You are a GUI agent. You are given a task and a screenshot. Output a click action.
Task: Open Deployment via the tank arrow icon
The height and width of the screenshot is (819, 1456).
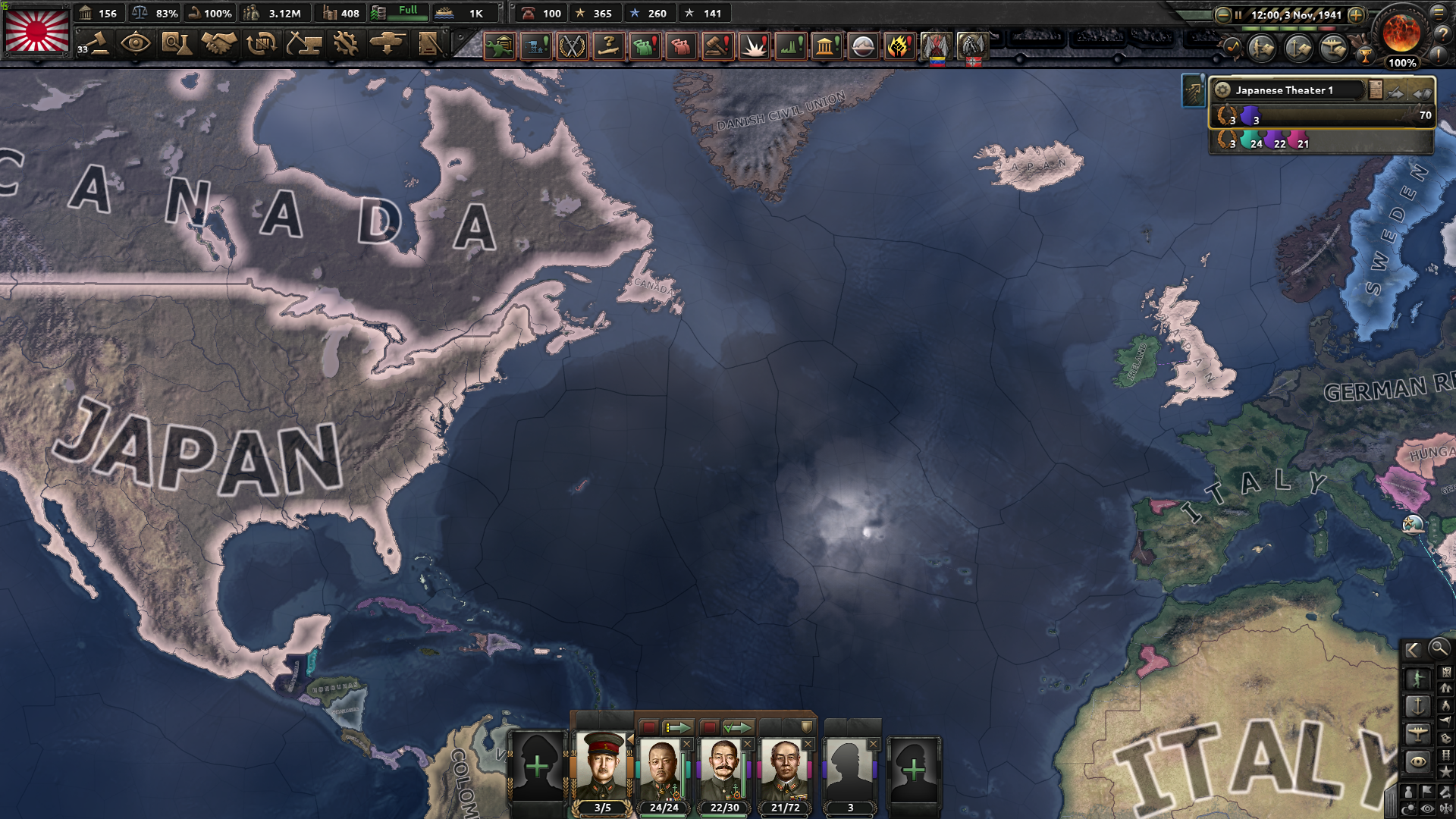[x=388, y=45]
